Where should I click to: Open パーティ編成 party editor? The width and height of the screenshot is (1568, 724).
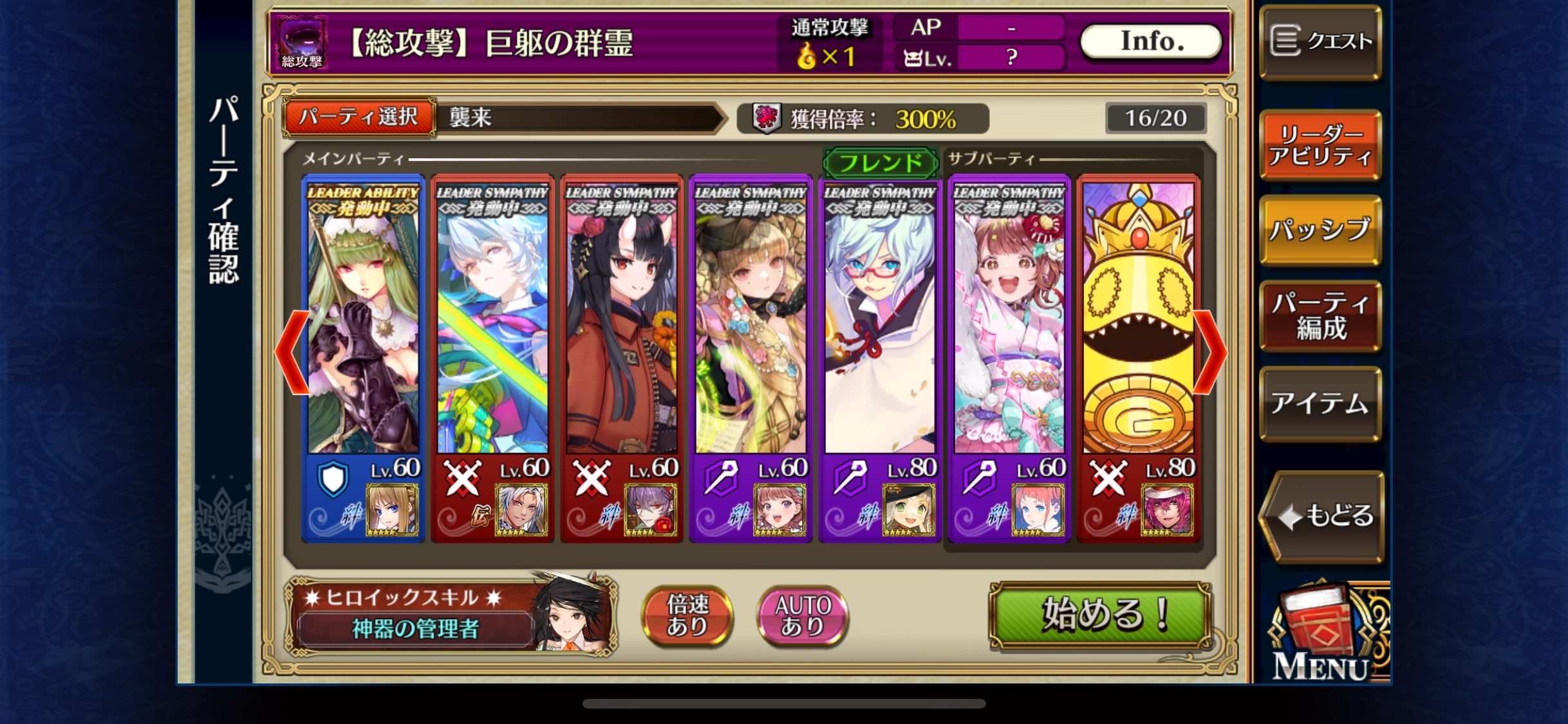point(1320,316)
